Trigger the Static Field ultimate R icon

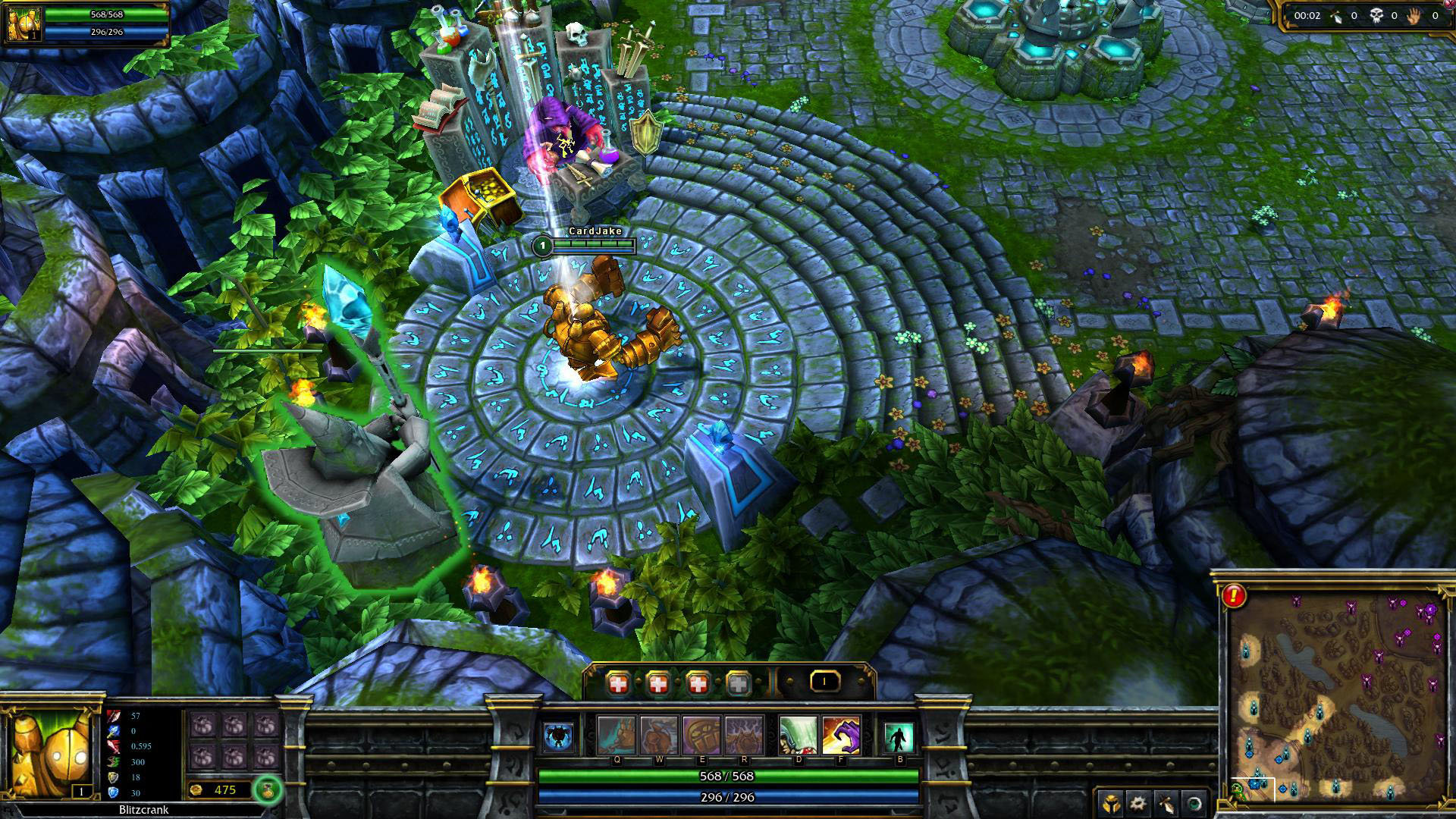pyautogui.click(x=744, y=736)
